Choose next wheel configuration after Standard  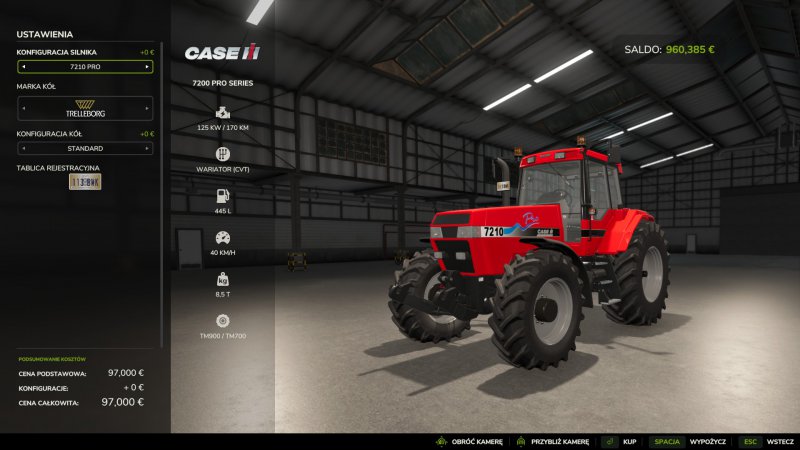(148, 148)
